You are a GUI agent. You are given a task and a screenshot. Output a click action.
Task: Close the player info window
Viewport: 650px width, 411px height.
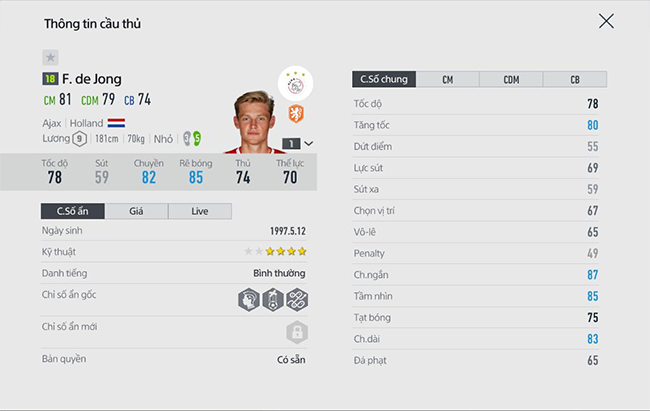606,21
